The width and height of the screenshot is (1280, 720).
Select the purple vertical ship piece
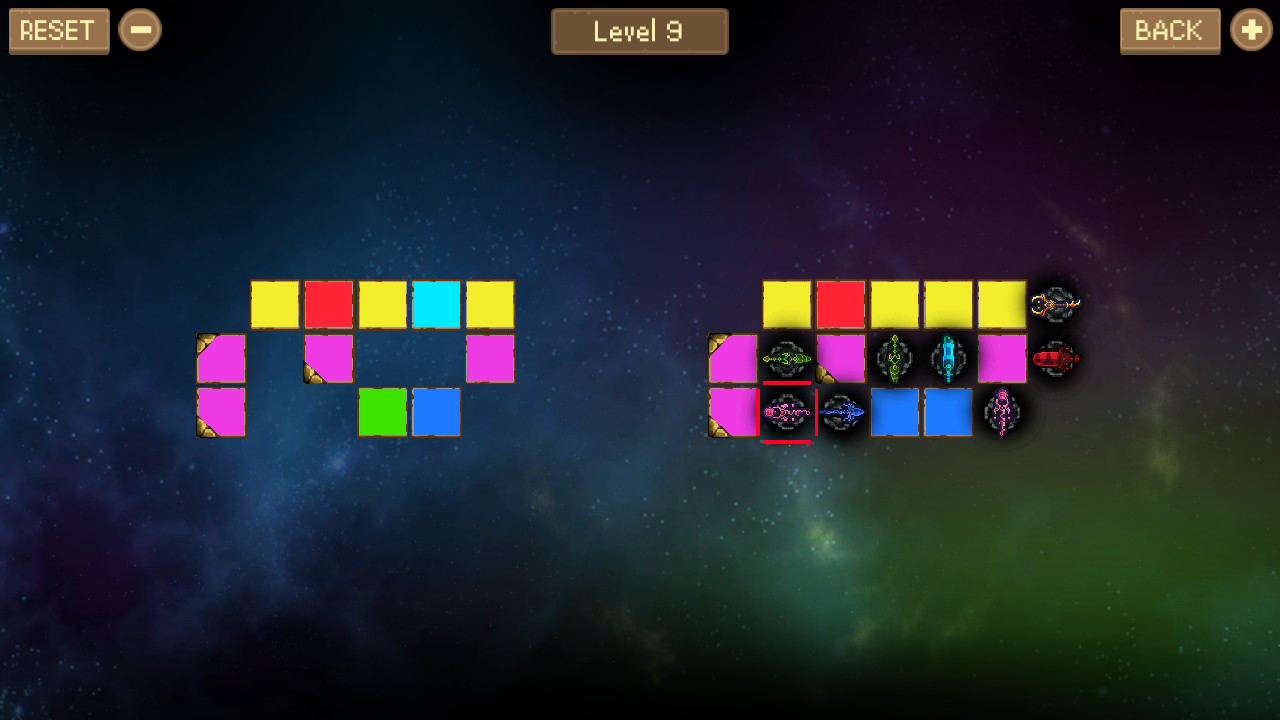tap(1003, 412)
